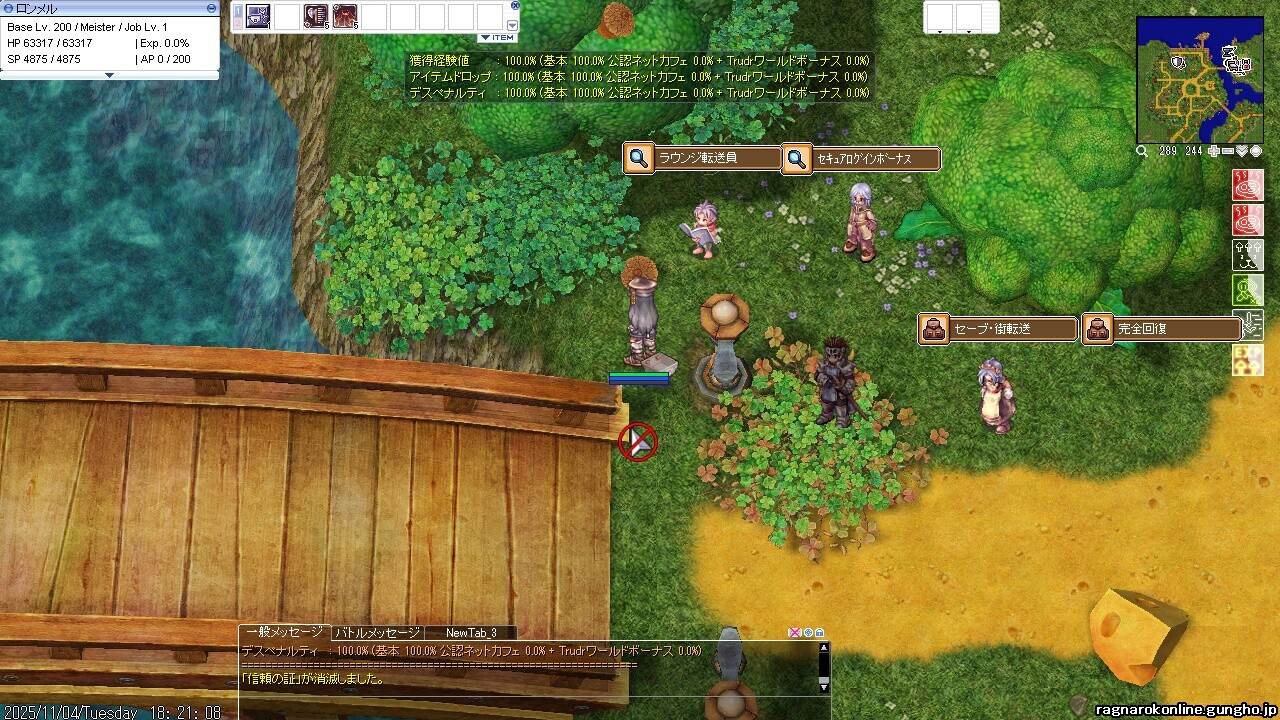Select the green status buff icon
The image size is (1280, 720).
(1248, 290)
